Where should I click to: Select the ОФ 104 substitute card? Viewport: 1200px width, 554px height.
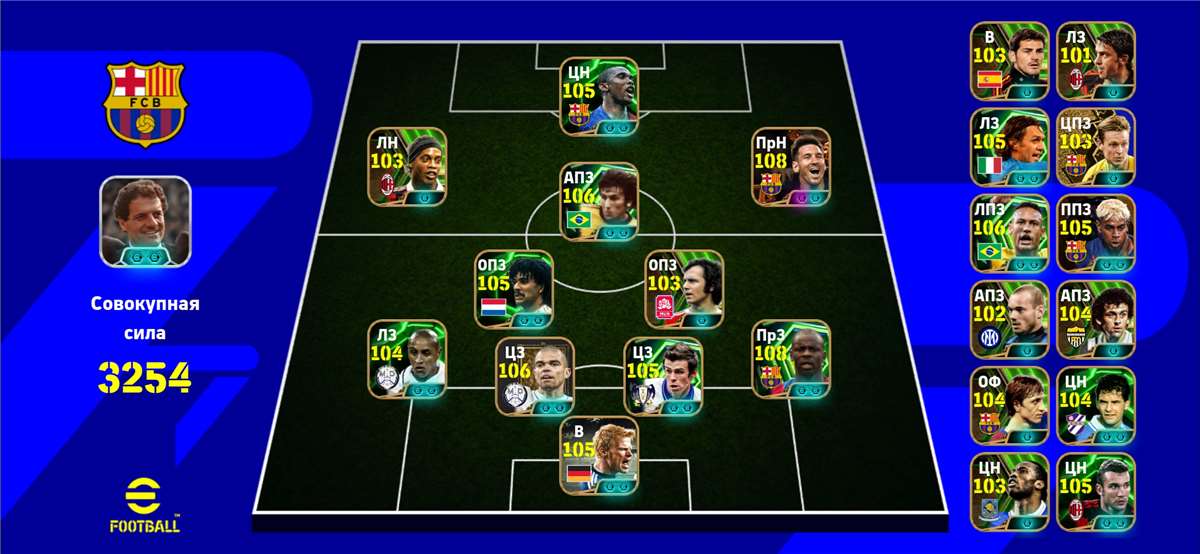(1009, 406)
